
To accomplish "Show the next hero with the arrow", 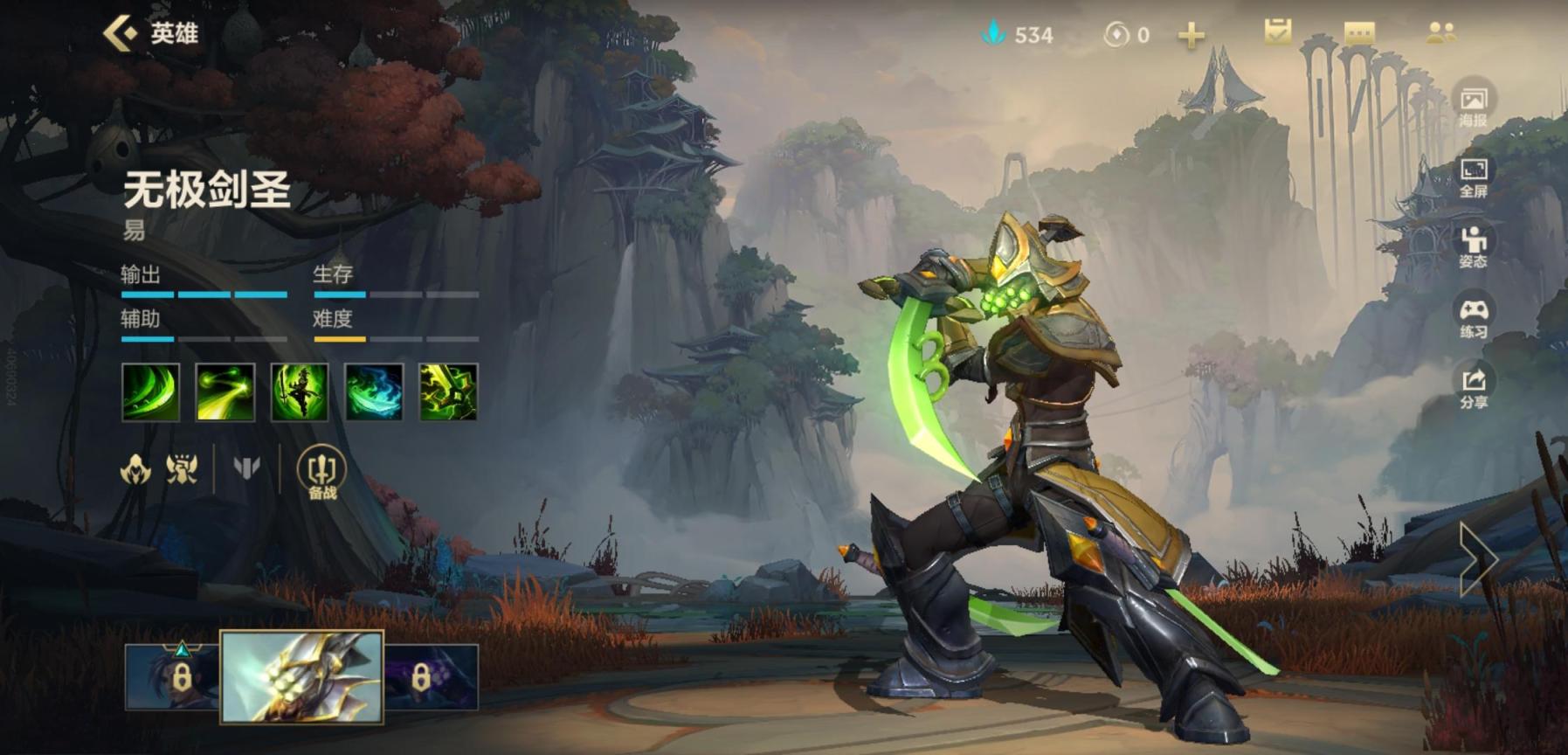I will coord(1478,559).
